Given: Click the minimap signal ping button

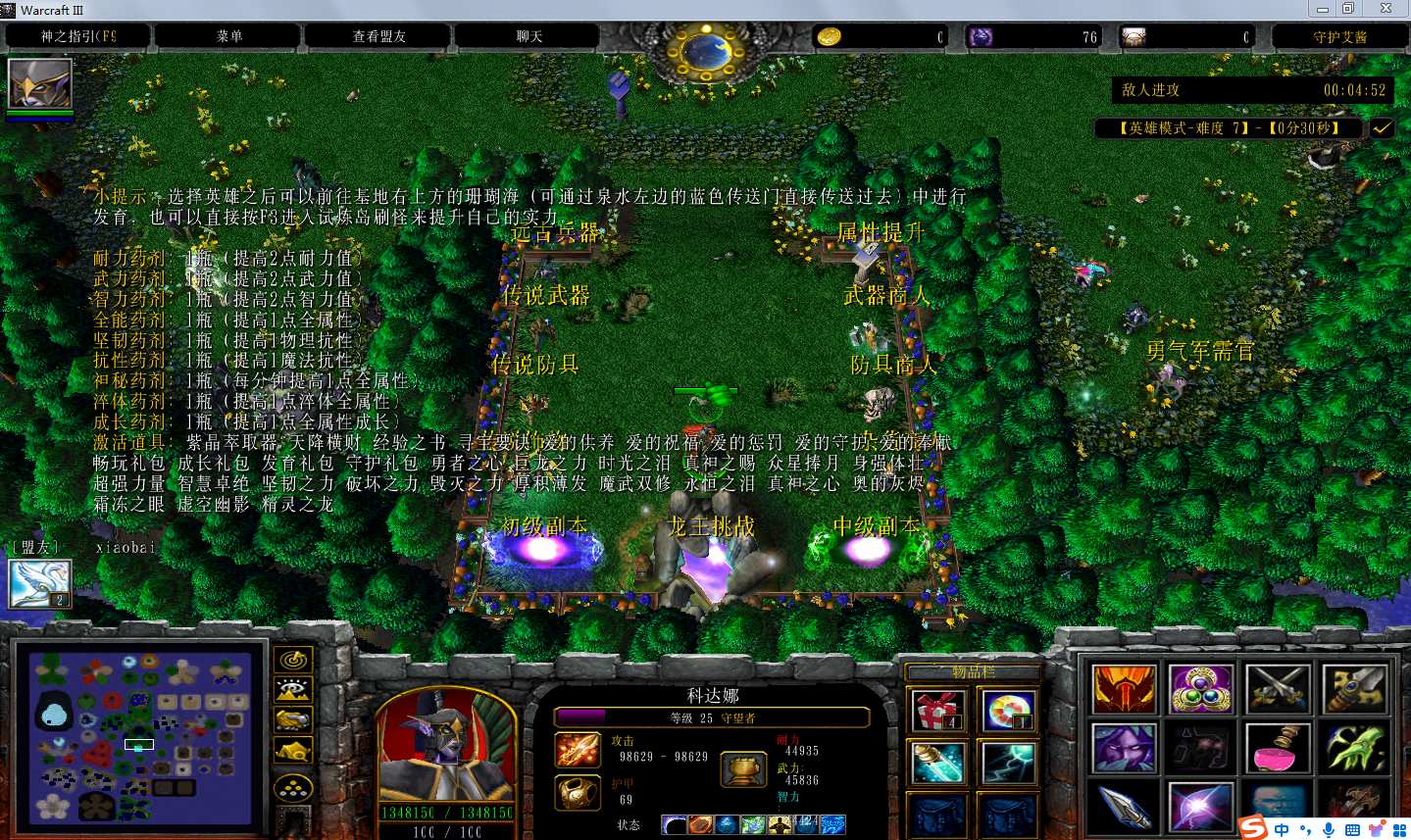Looking at the screenshot, I should (x=293, y=661).
